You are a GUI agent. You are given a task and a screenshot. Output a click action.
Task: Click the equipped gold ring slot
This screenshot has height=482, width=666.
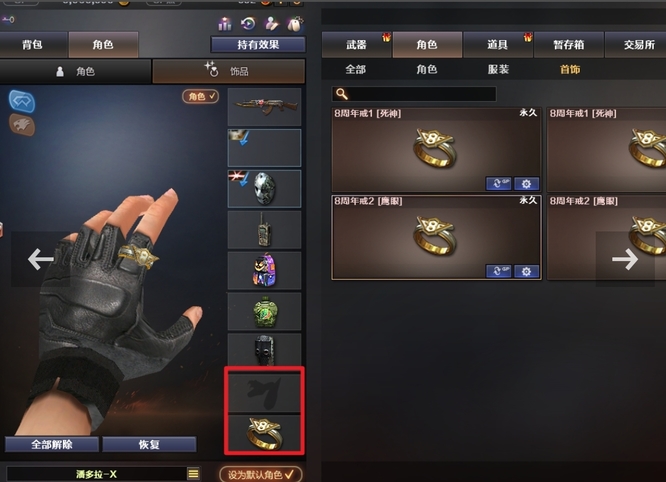coord(264,435)
